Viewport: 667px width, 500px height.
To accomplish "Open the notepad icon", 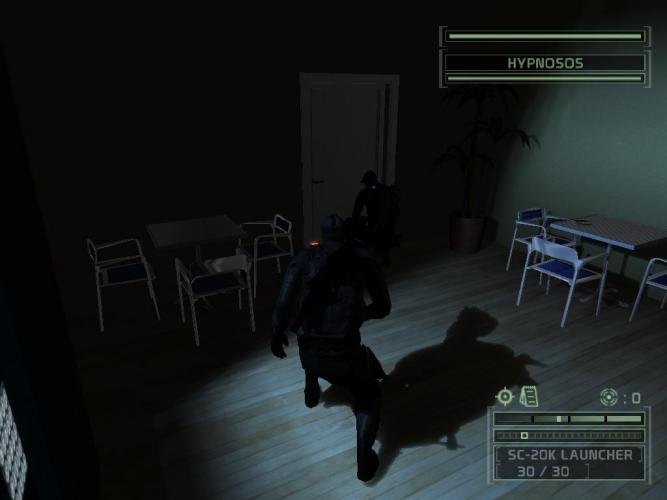I will point(529,397).
